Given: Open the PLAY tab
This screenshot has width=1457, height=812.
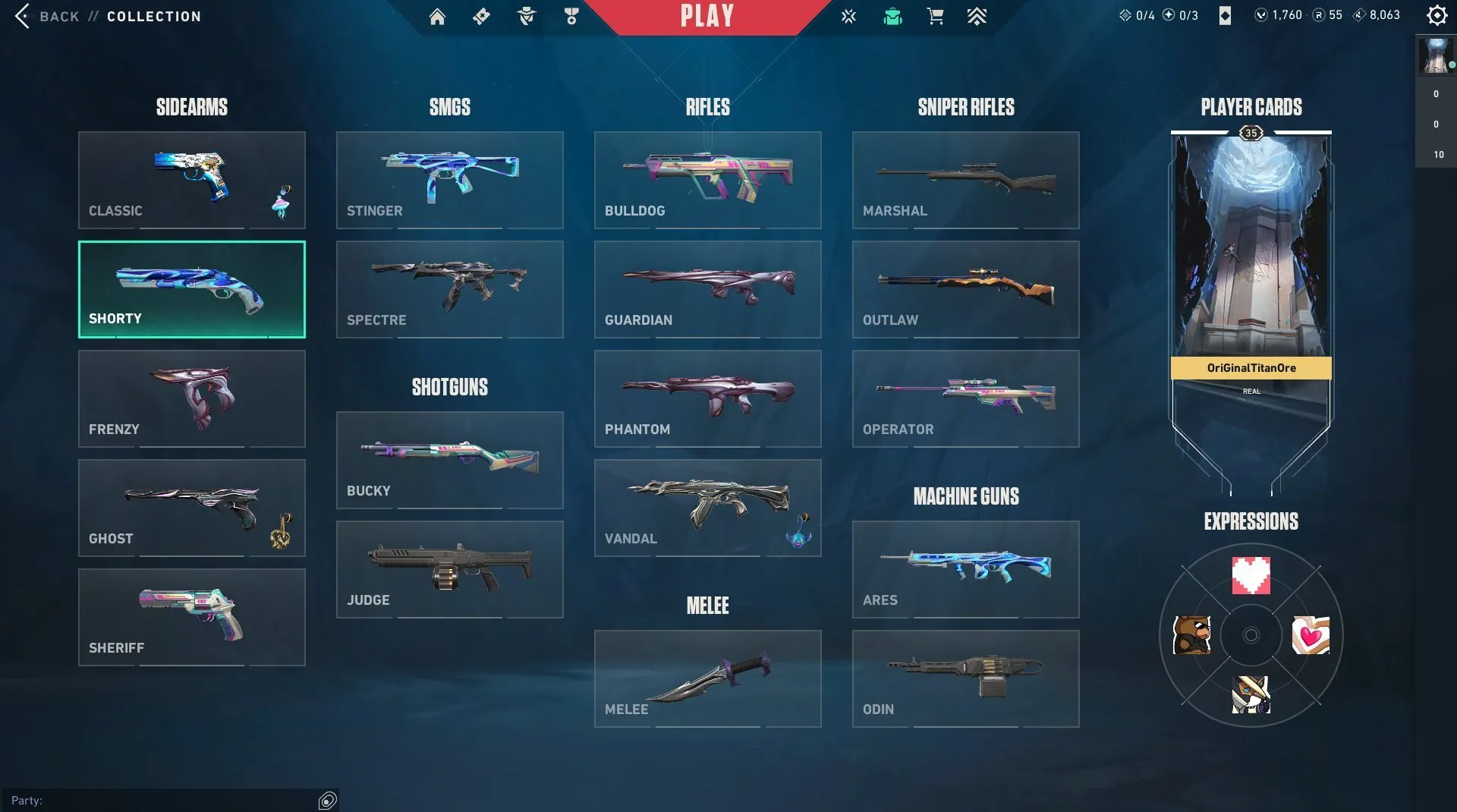Looking at the screenshot, I should tap(706, 16).
